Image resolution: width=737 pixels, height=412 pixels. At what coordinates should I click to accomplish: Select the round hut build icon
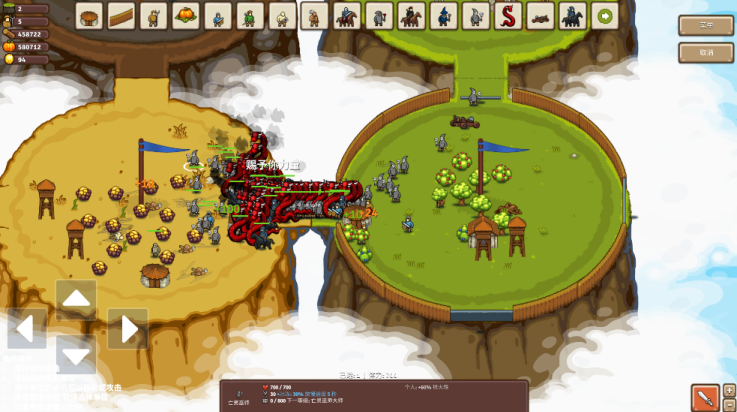(90, 16)
